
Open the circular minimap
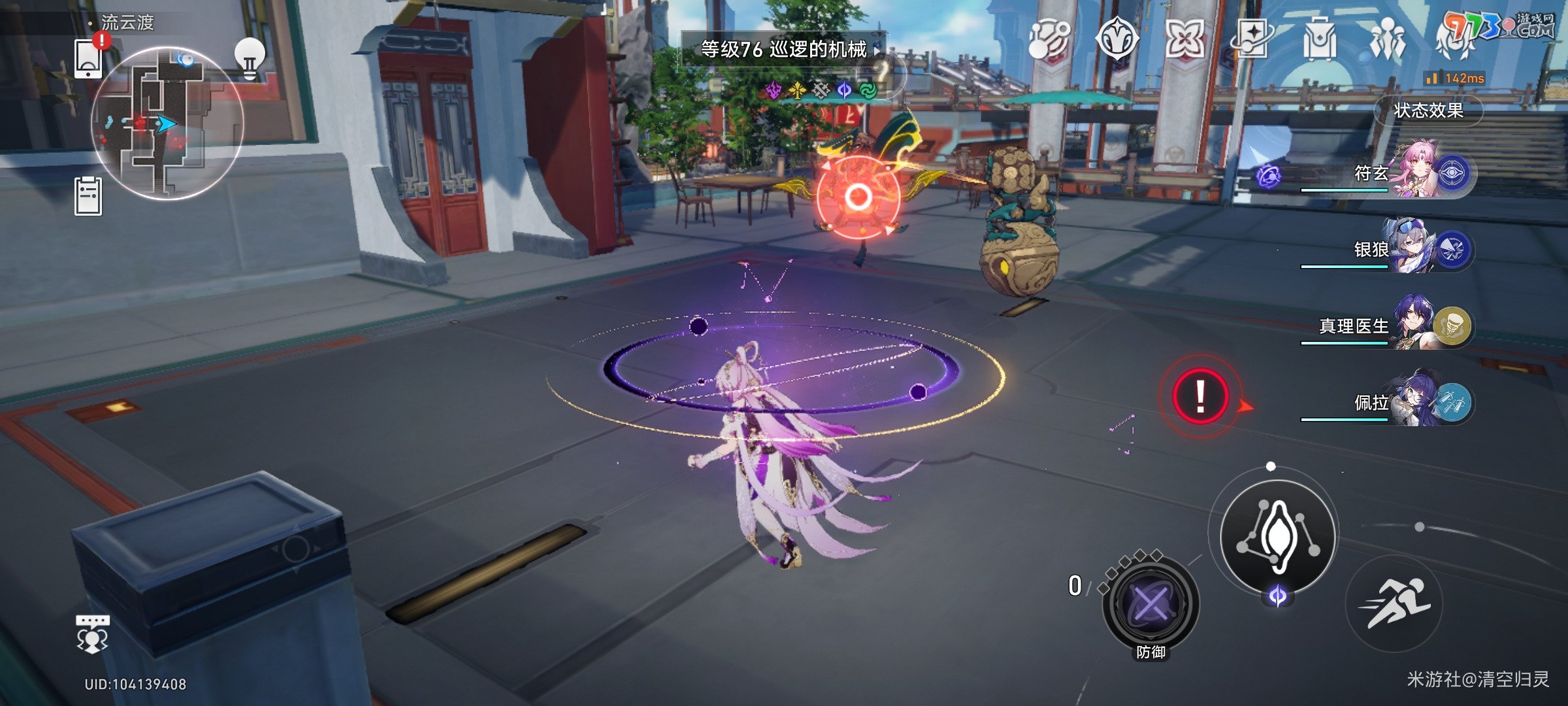pyautogui.click(x=167, y=122)
